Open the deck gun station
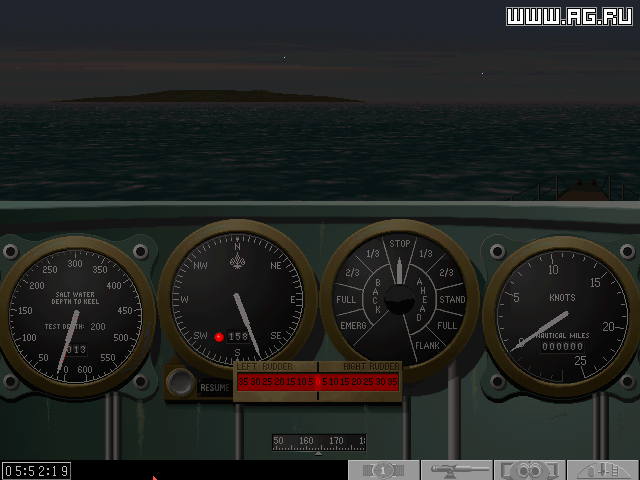 point(460,469)
